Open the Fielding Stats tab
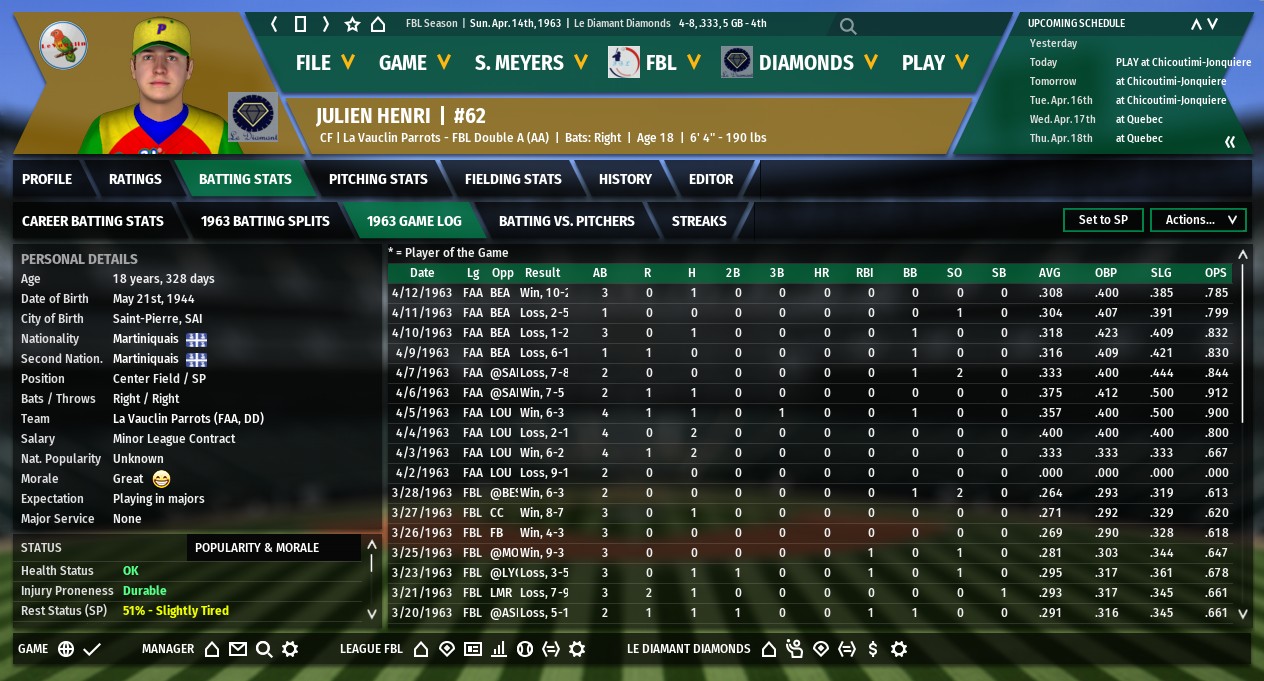This screenshot has width=1264, height=681. click(x=513, y=179)
